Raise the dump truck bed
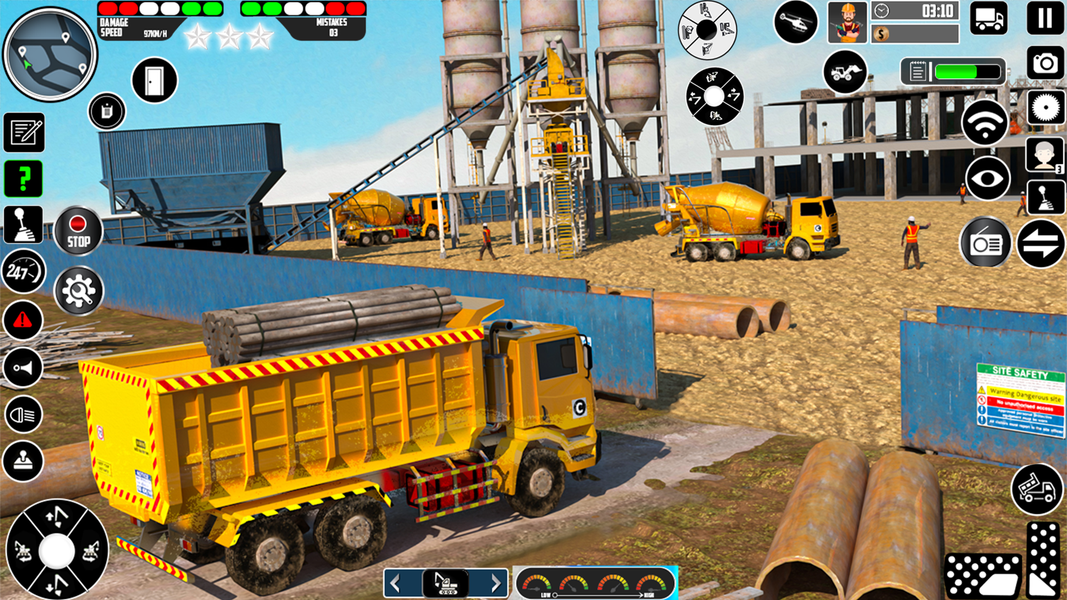This screenshot has width=1067, height=600. click(x=1037, y=488)
